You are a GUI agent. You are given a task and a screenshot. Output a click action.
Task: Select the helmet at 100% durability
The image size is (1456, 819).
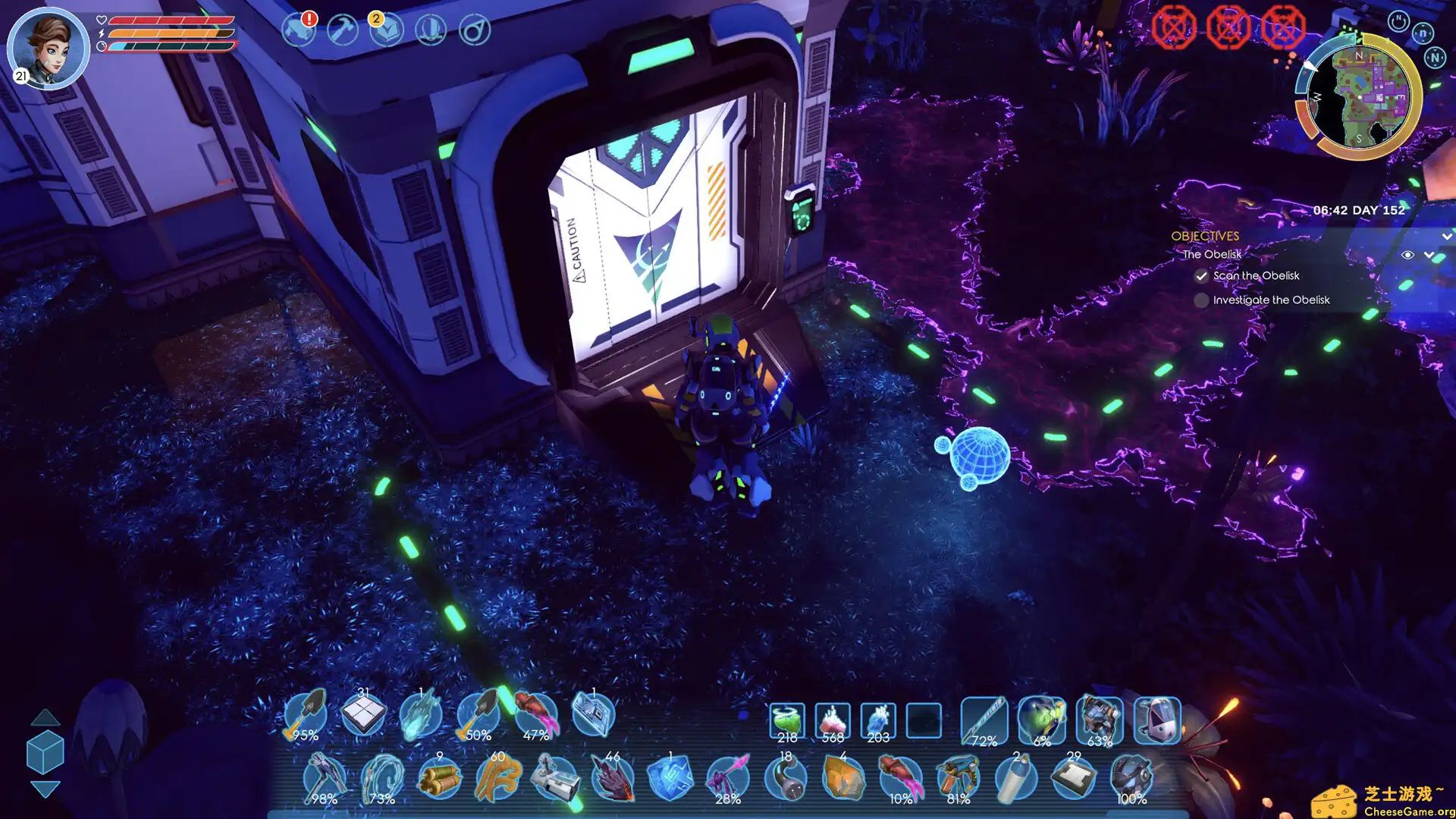tap(1131, 778)
